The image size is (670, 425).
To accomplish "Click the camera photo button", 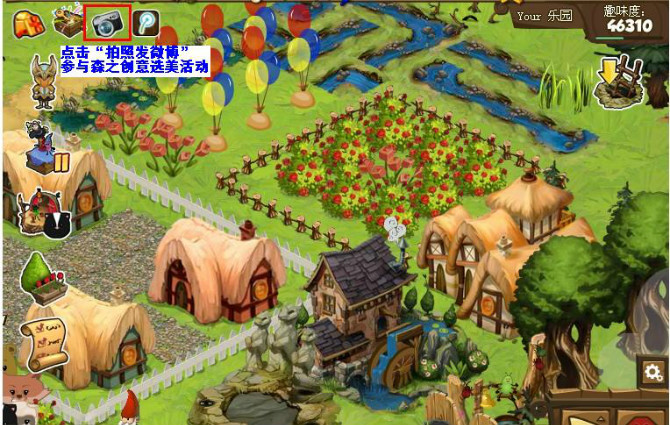I will pyautogui.click(x=107, y=22).
